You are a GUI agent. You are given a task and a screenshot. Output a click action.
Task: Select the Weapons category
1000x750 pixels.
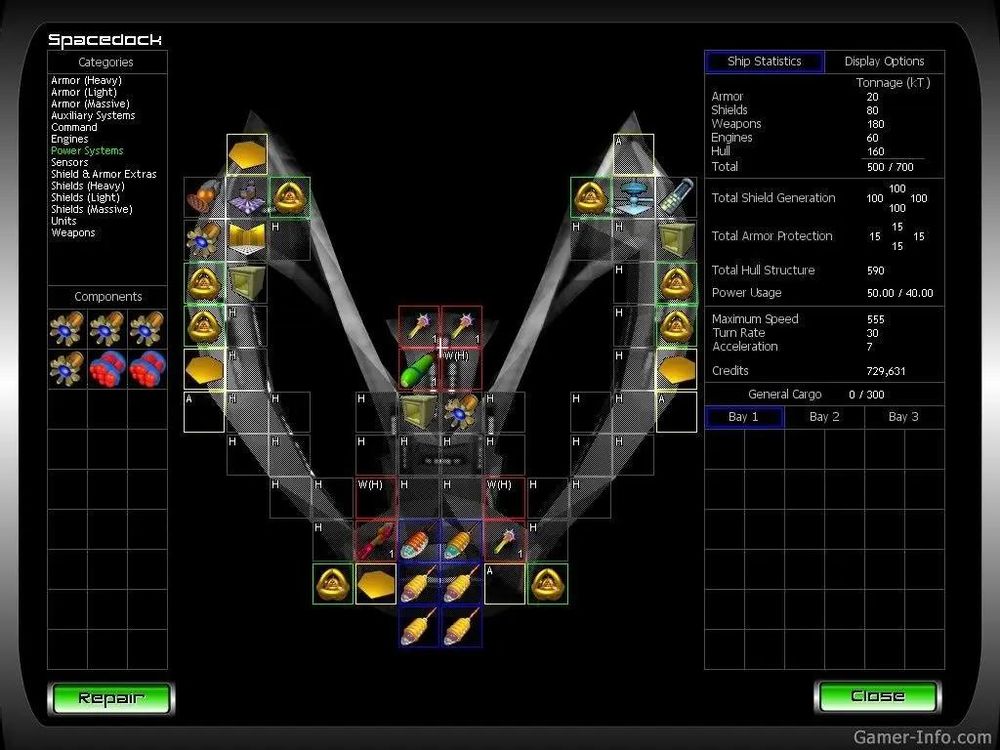[73, 233]
